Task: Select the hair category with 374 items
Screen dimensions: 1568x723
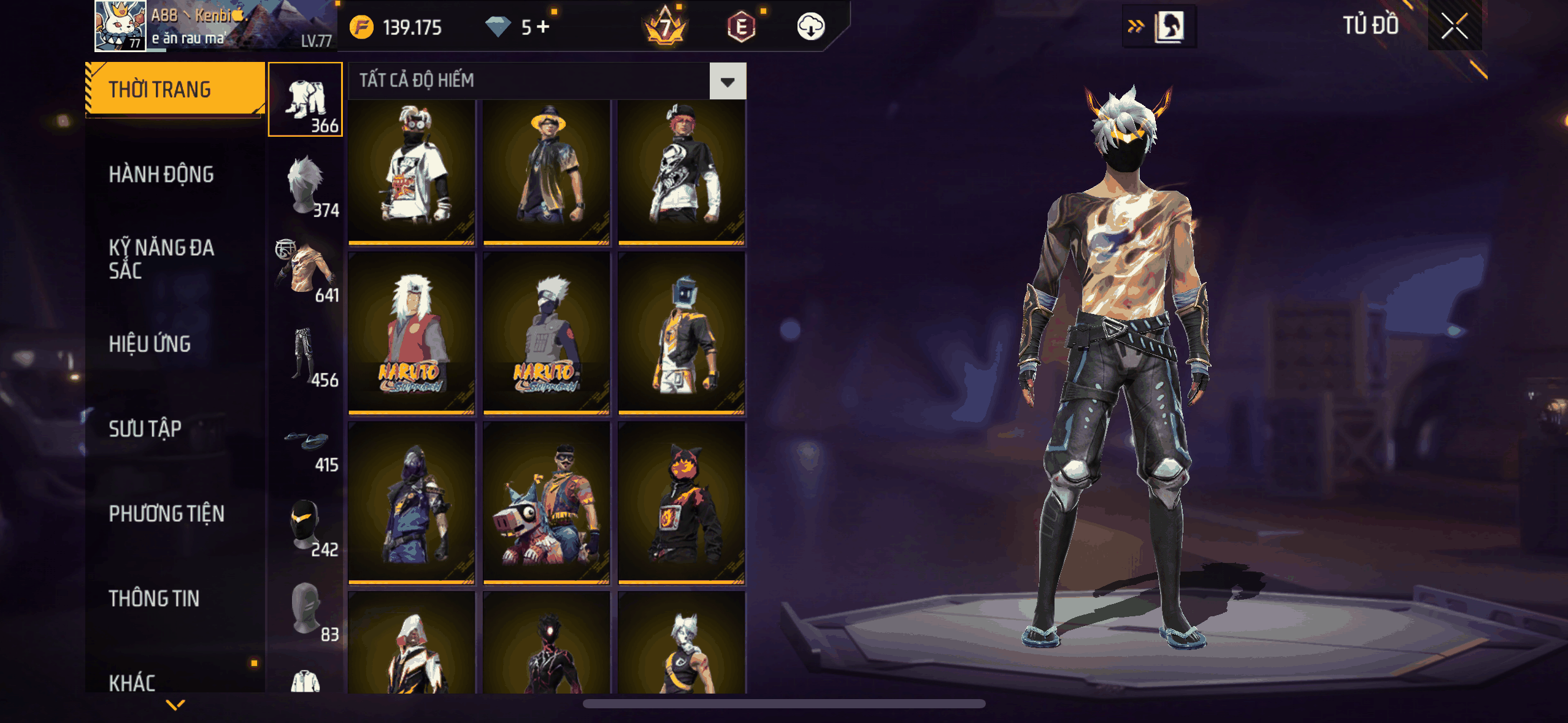Action: tap(306, 185)
